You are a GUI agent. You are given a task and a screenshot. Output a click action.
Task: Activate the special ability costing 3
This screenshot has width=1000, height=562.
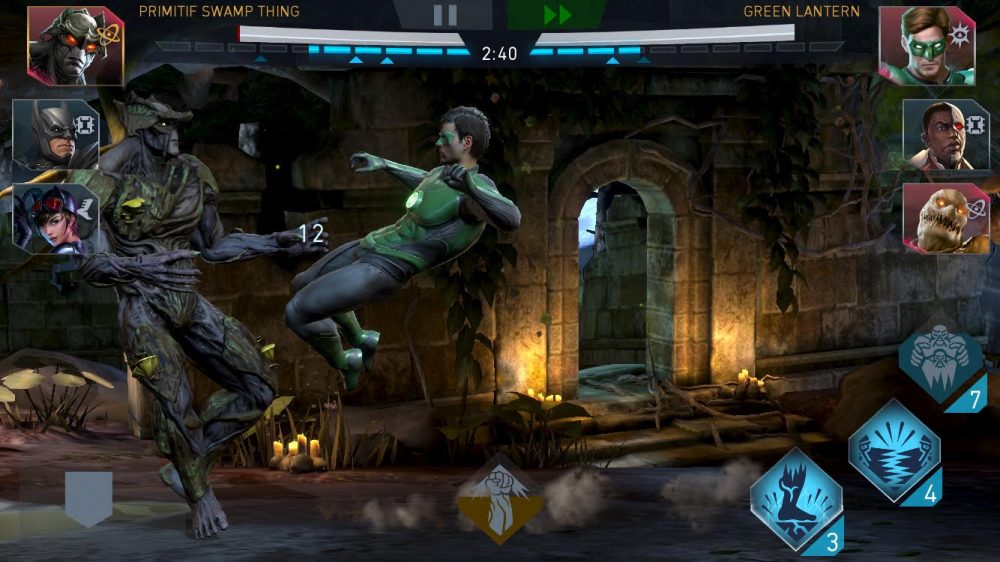(796, 499)
